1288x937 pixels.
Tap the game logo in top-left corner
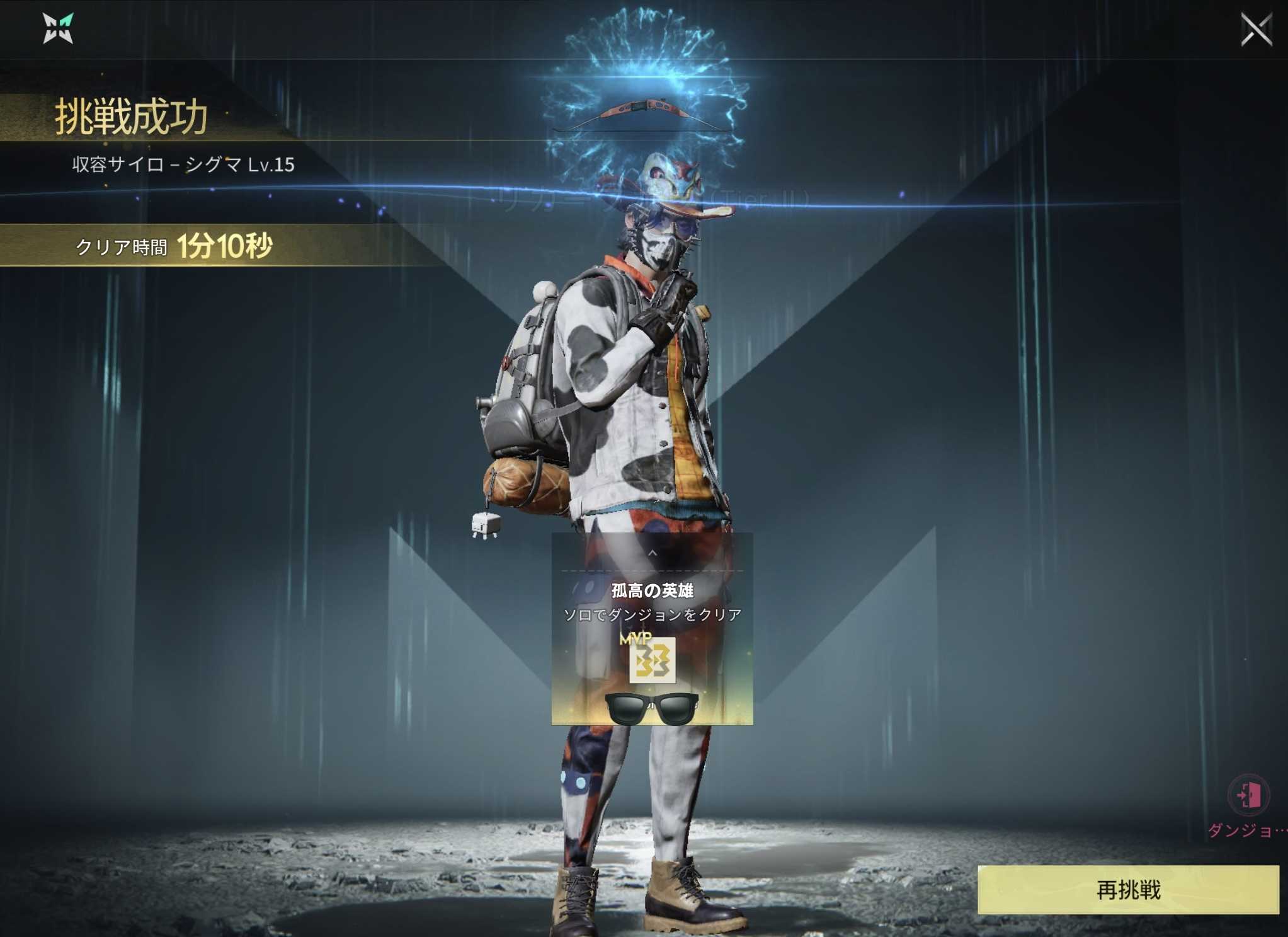coord(58,29)
